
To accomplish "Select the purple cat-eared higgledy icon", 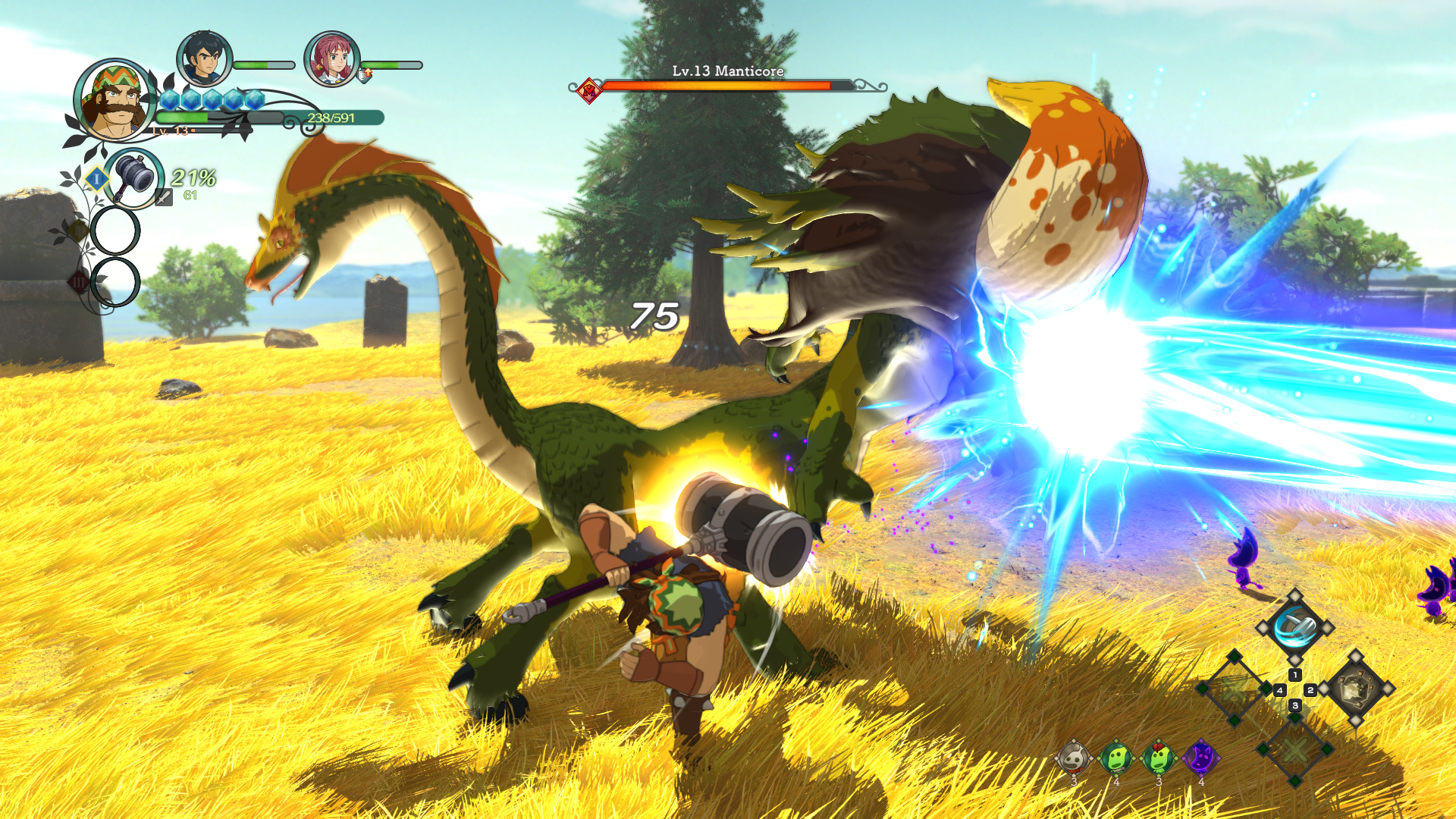I will pos(1200,757).
